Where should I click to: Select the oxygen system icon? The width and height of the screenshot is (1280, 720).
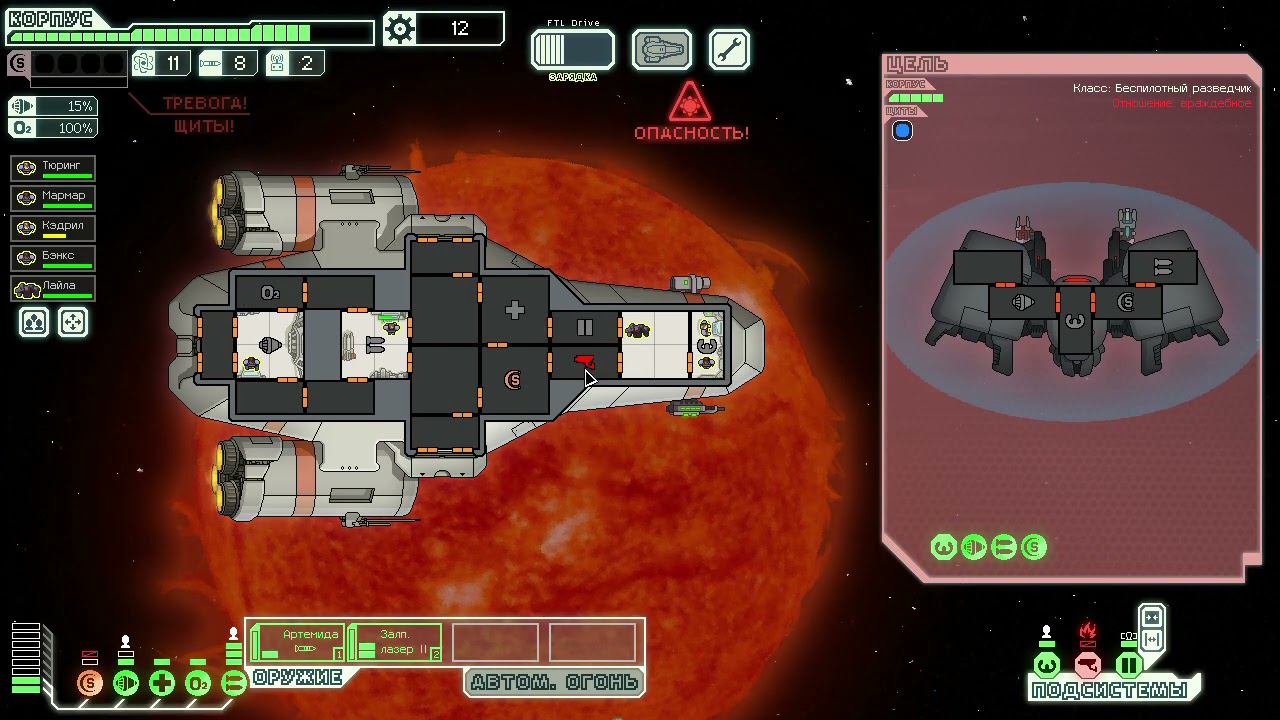click(198, 684)
